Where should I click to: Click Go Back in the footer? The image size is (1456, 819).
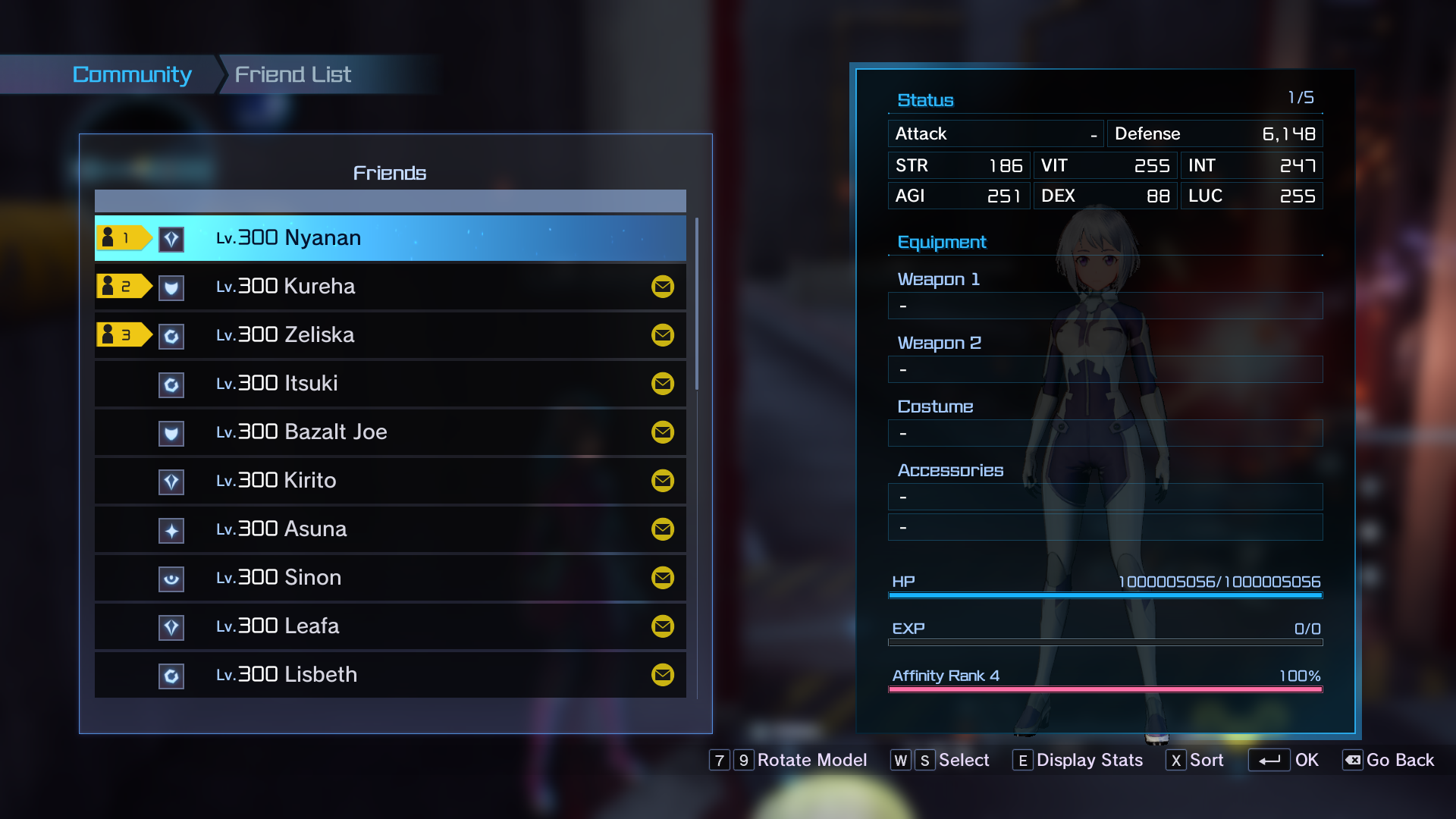pyautogui.click(x=1389, y=760)
